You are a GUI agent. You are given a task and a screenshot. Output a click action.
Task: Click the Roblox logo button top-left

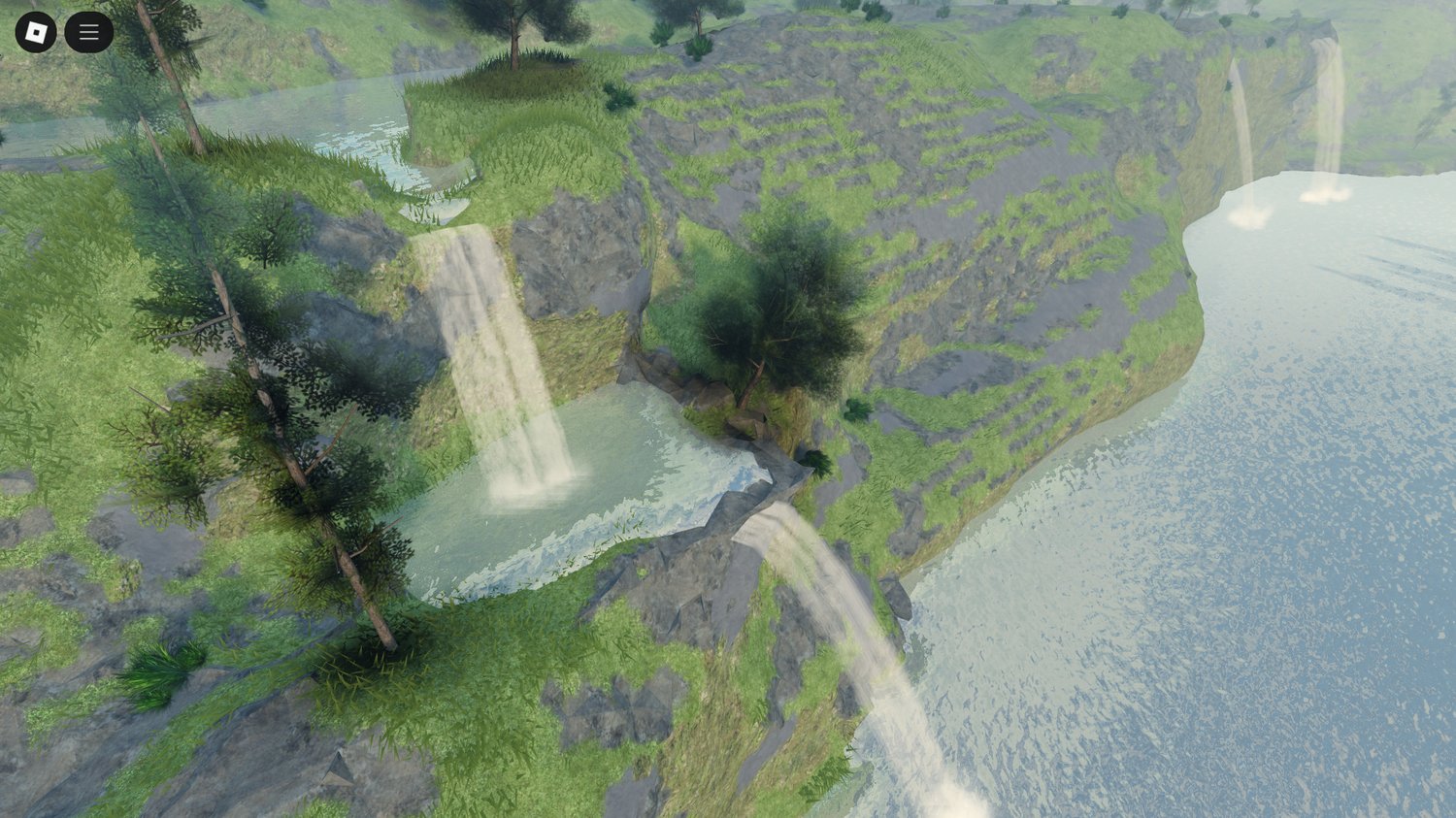[x=36, y=32]
